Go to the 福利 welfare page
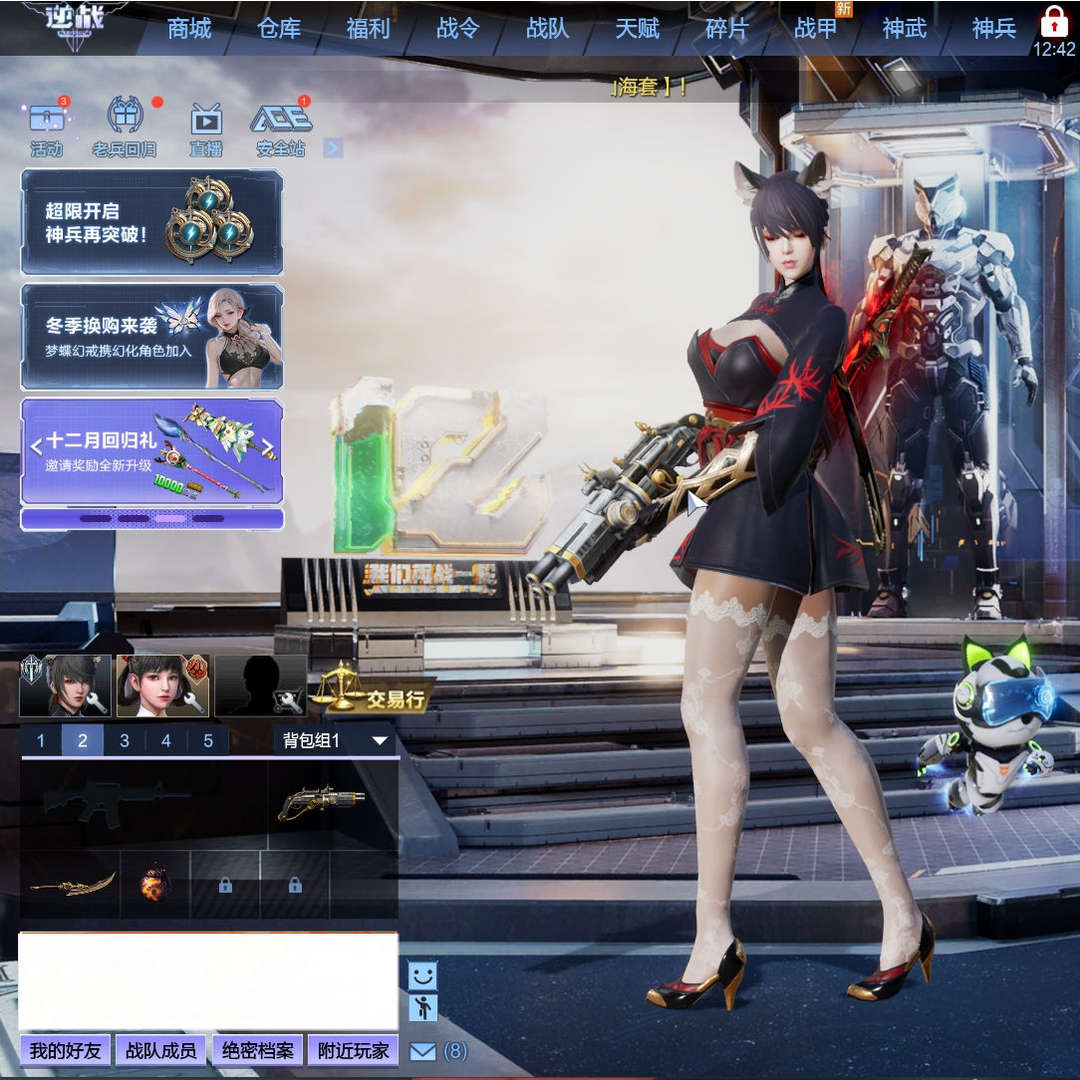The image size is (1080, 1080). click(x=368, y=28)
